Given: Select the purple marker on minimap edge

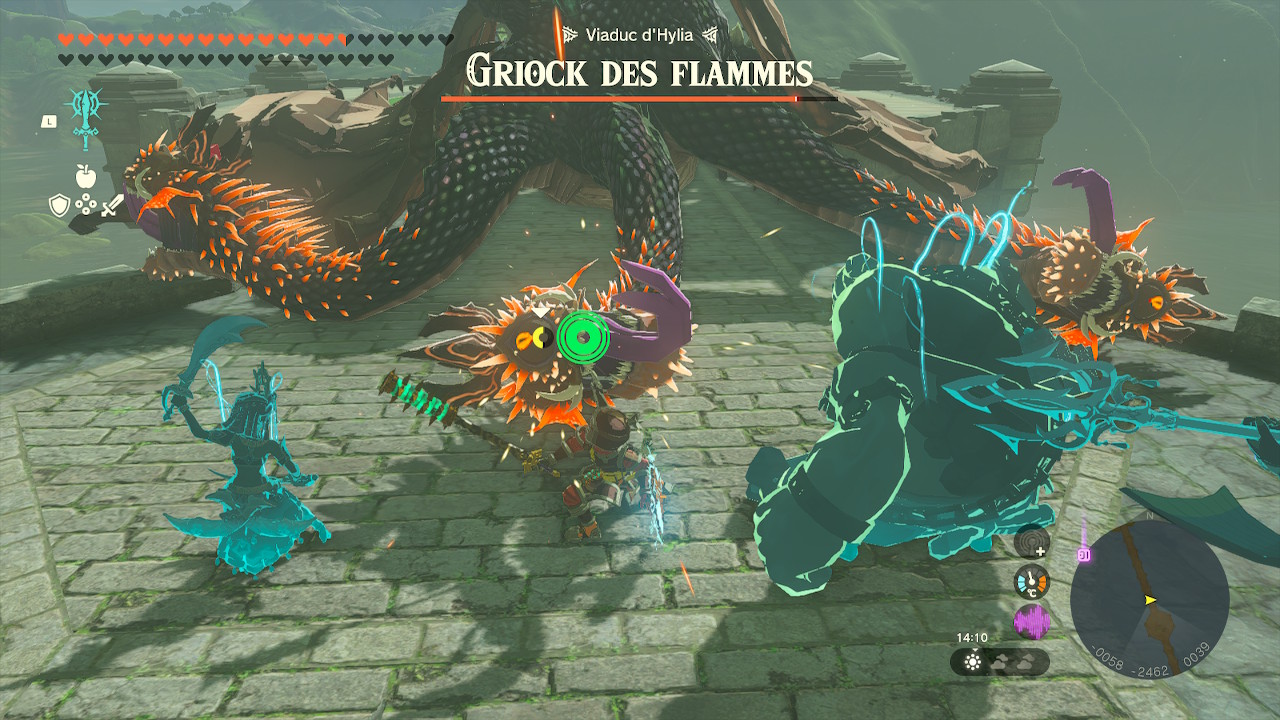Looking at the screenshot, I should pyautogui.click(x=1083, y=555).
